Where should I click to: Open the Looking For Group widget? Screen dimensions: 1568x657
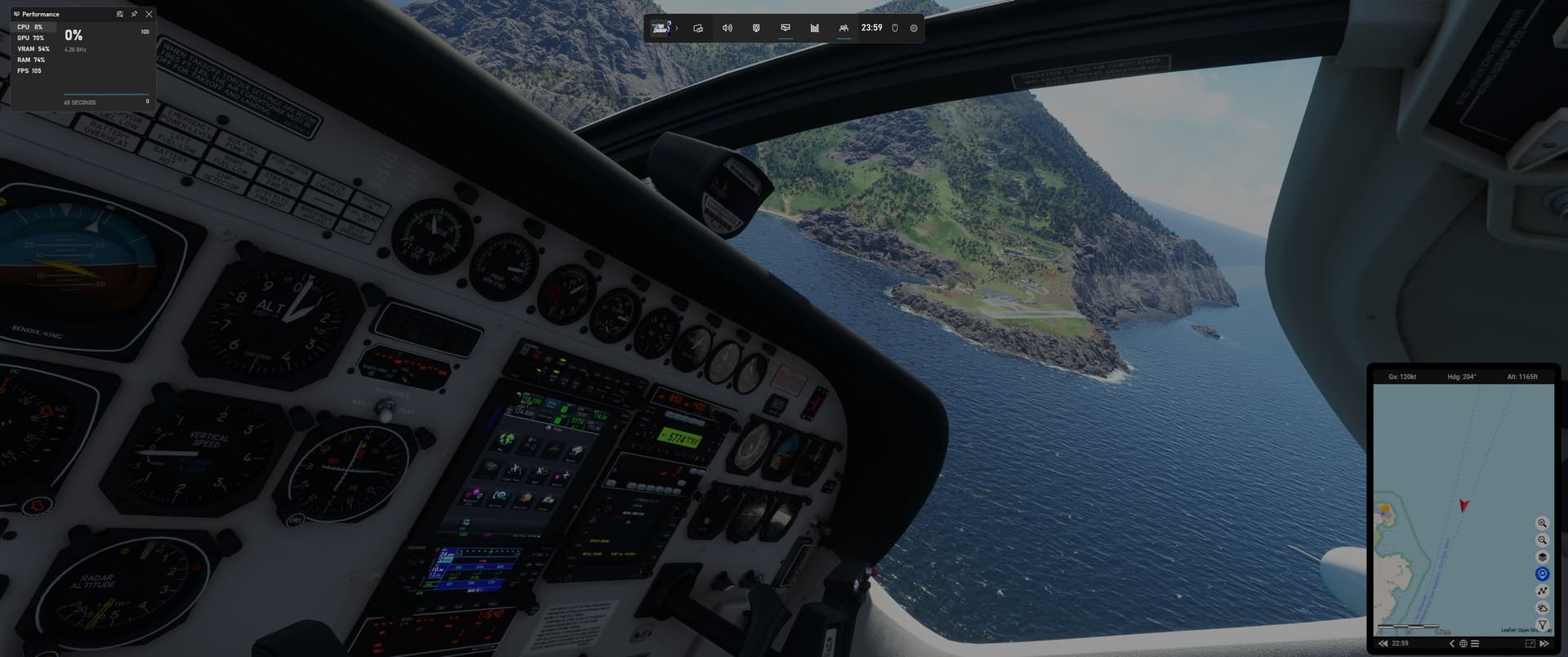(x=842, y=28)
